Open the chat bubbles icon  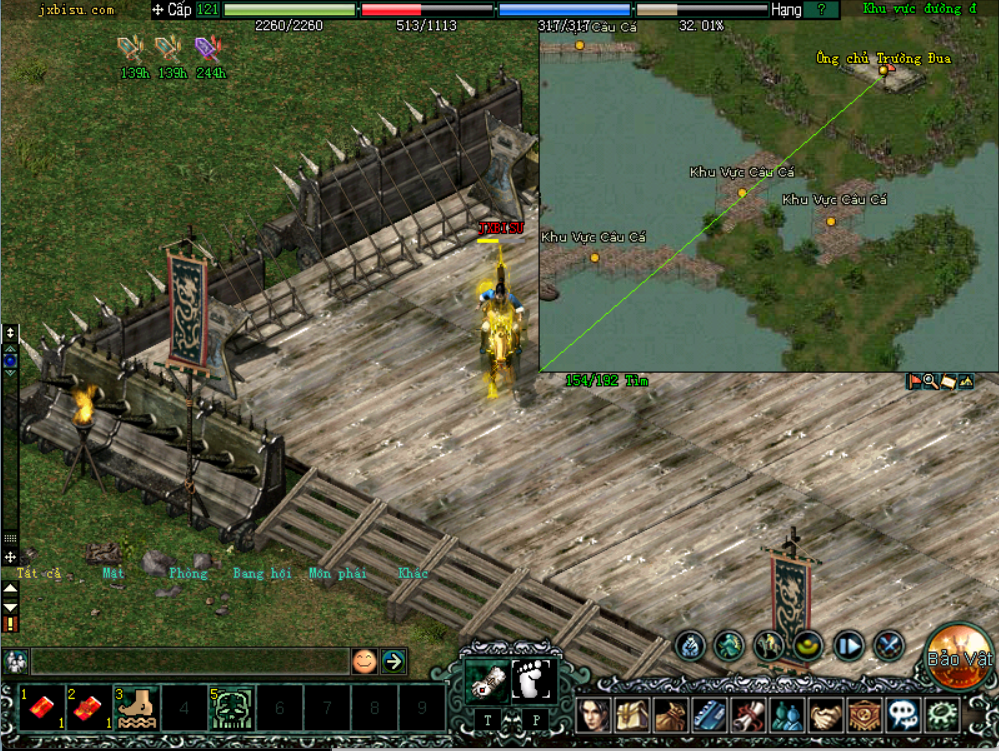pos(903,716)
